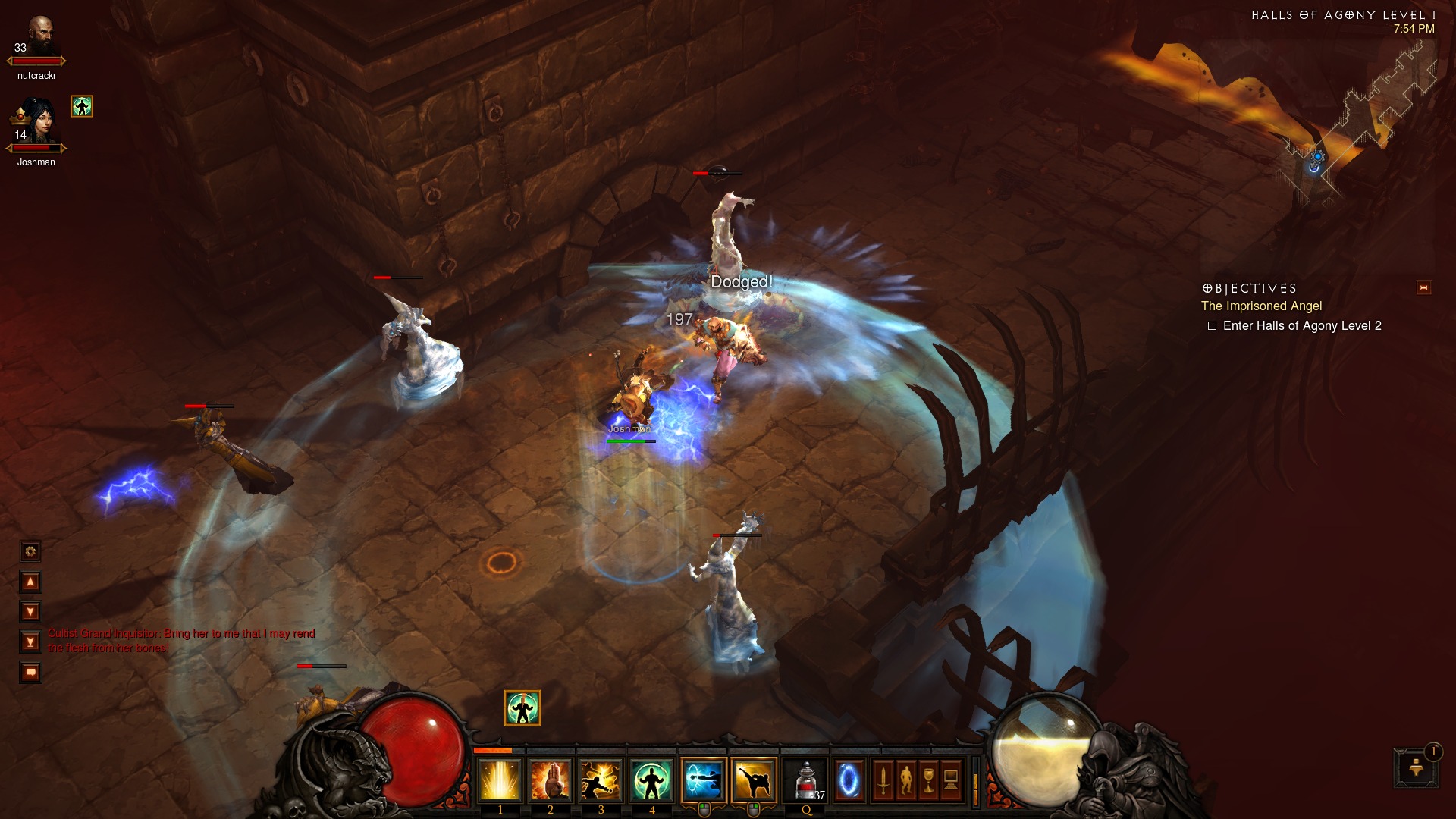Drink the health potion from the potion slot
The image size is (1456, 819).
(x=806, y=781)
